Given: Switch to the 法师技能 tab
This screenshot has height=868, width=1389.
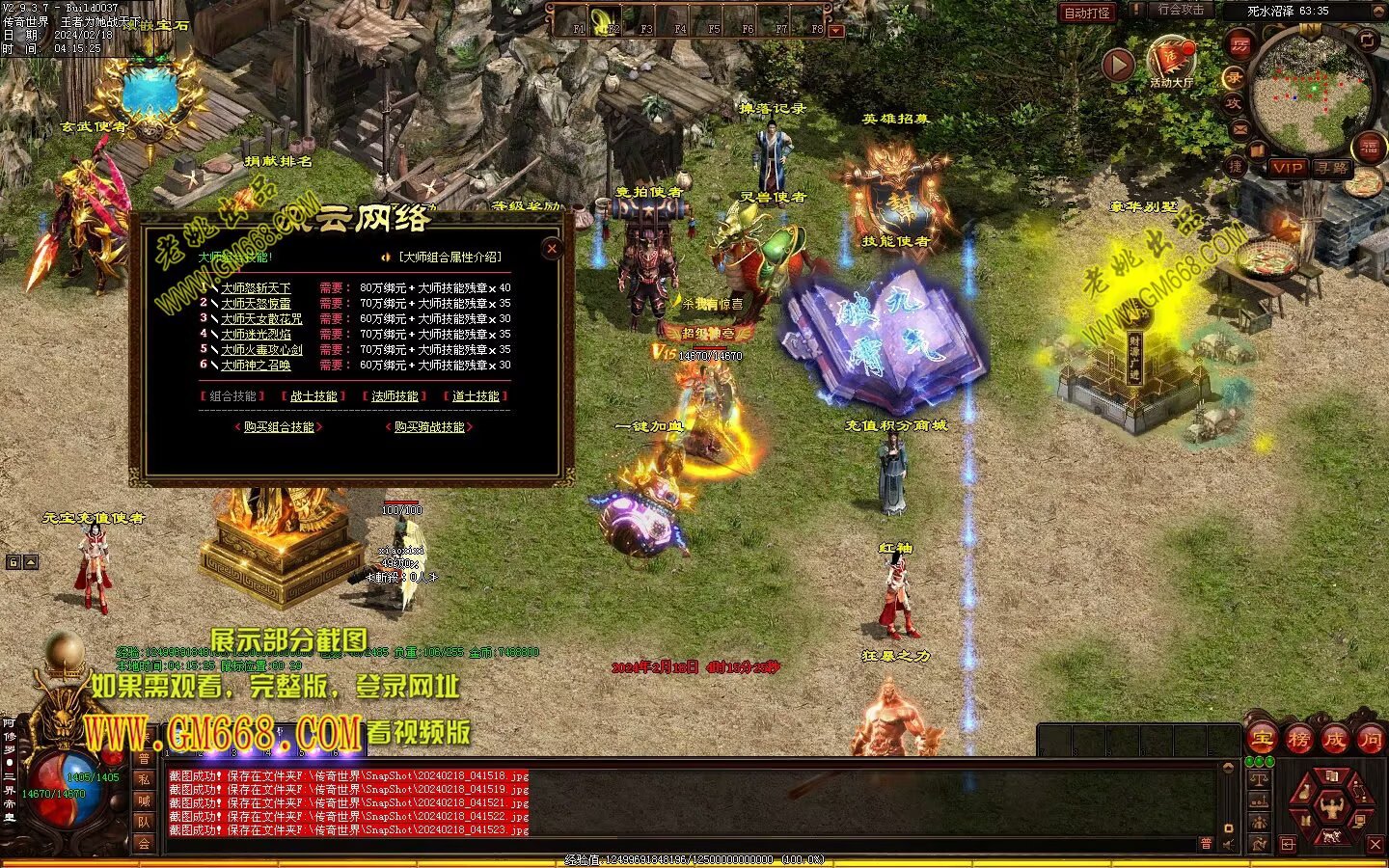Looking at the screenshot, I should [x=395, y=396].
